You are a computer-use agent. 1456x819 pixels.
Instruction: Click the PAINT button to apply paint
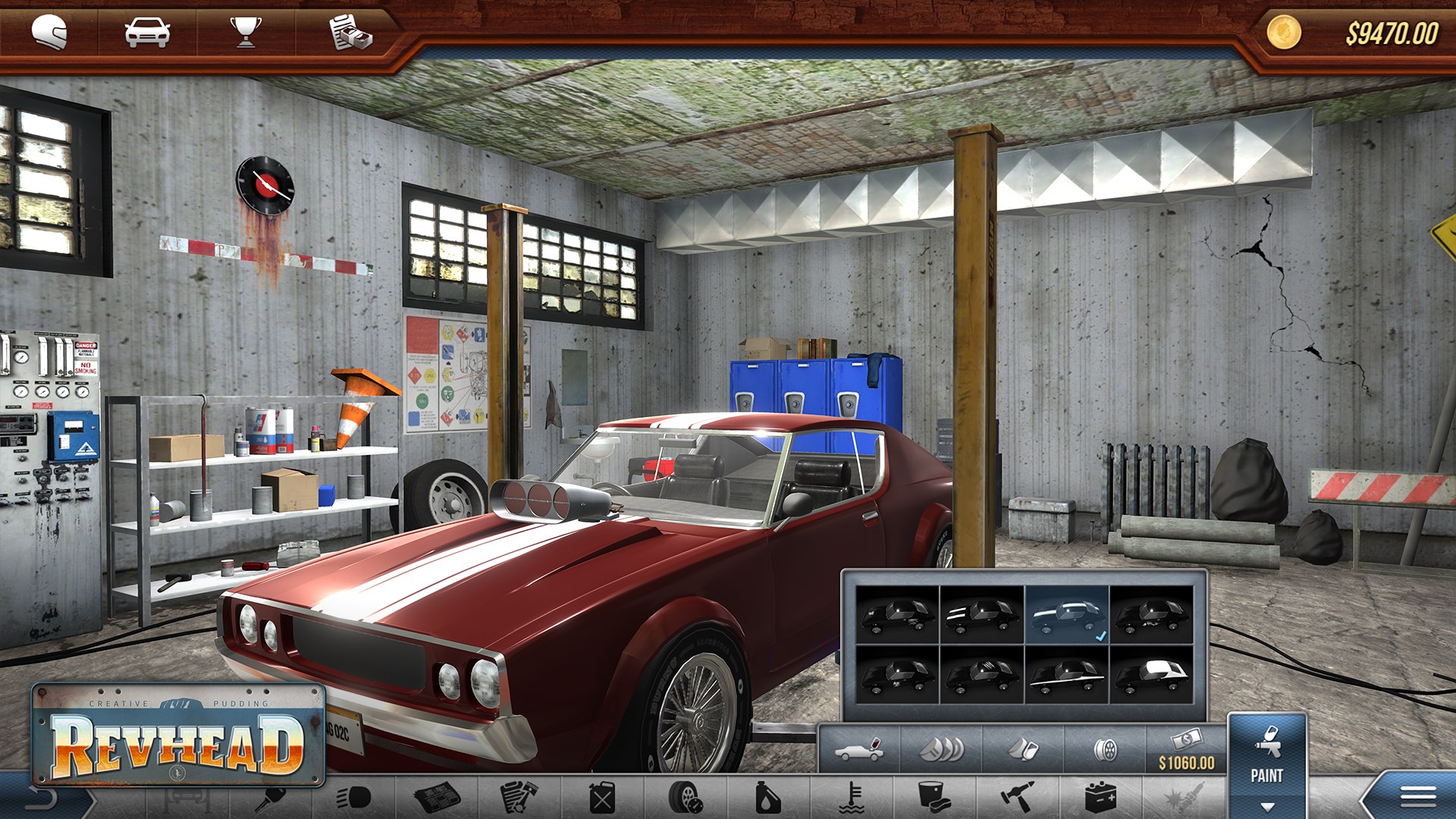point(1268,776)
